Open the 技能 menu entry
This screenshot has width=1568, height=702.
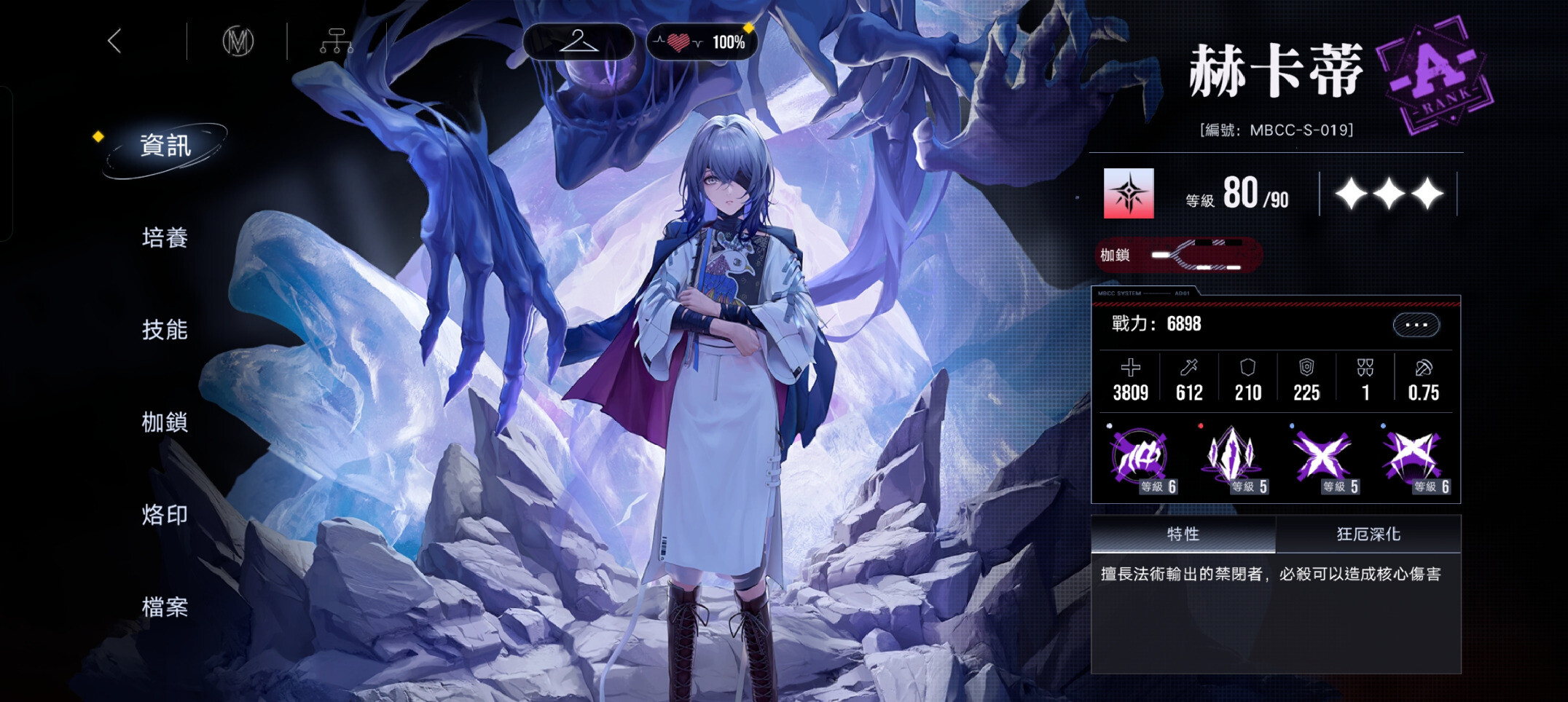pyautogui.click(x=165, y=330)
